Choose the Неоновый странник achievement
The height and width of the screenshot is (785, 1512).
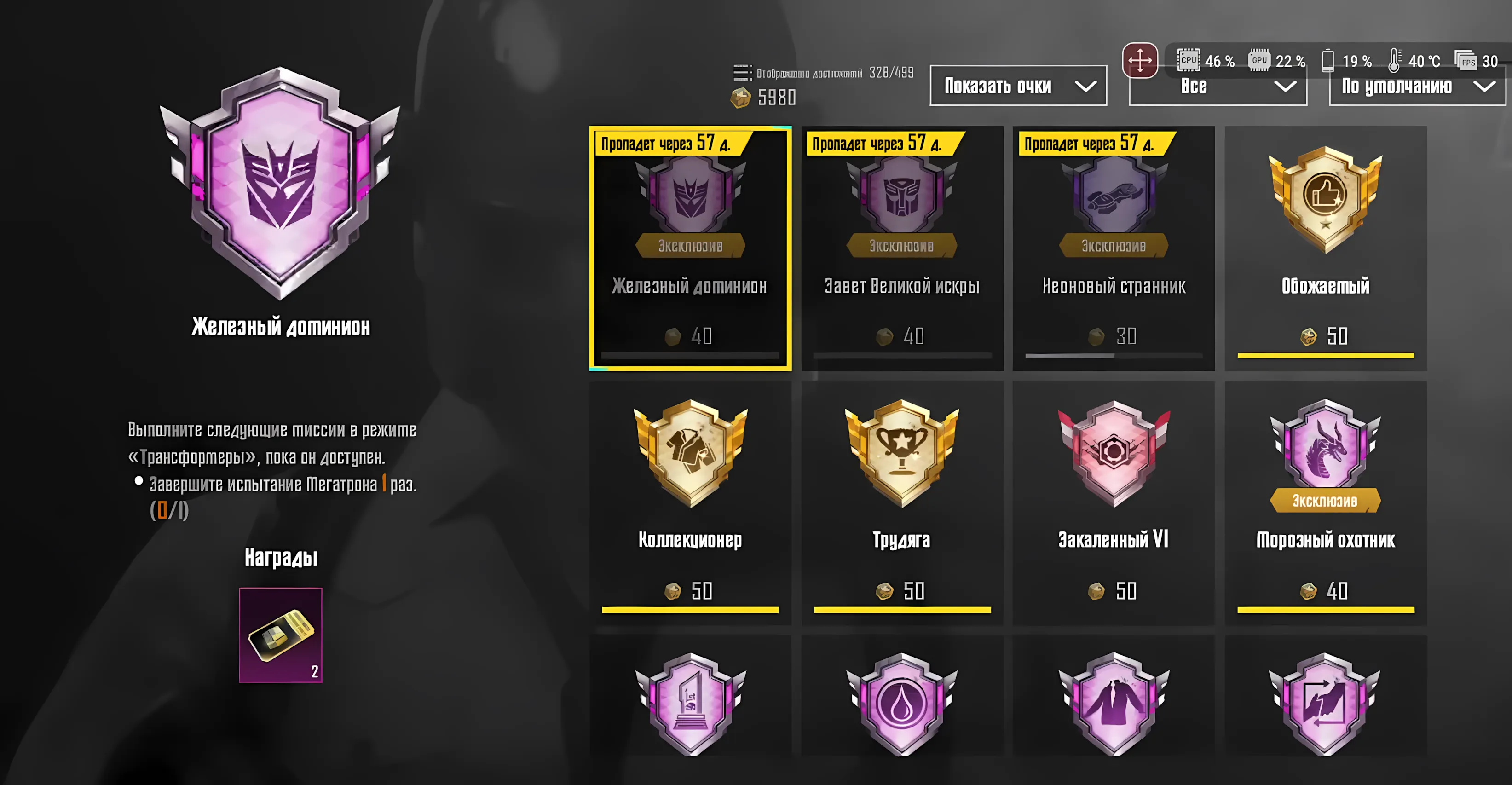(x=1113, y=248)
